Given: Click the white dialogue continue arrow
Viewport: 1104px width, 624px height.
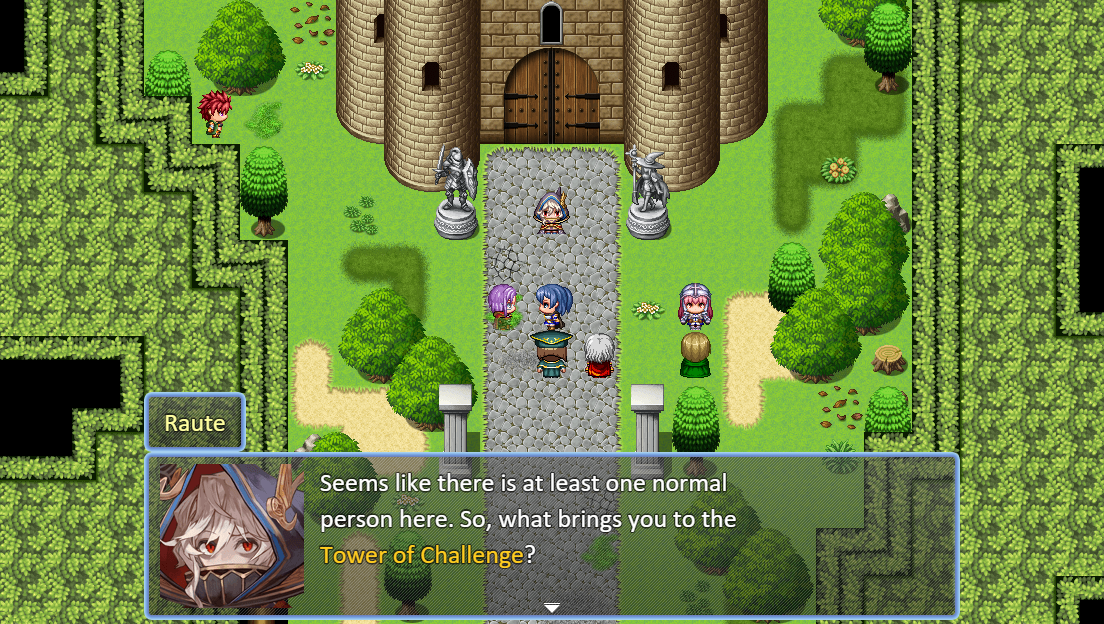Looking at the screenshot, I should pyautogui.click(x=551, y=607).
